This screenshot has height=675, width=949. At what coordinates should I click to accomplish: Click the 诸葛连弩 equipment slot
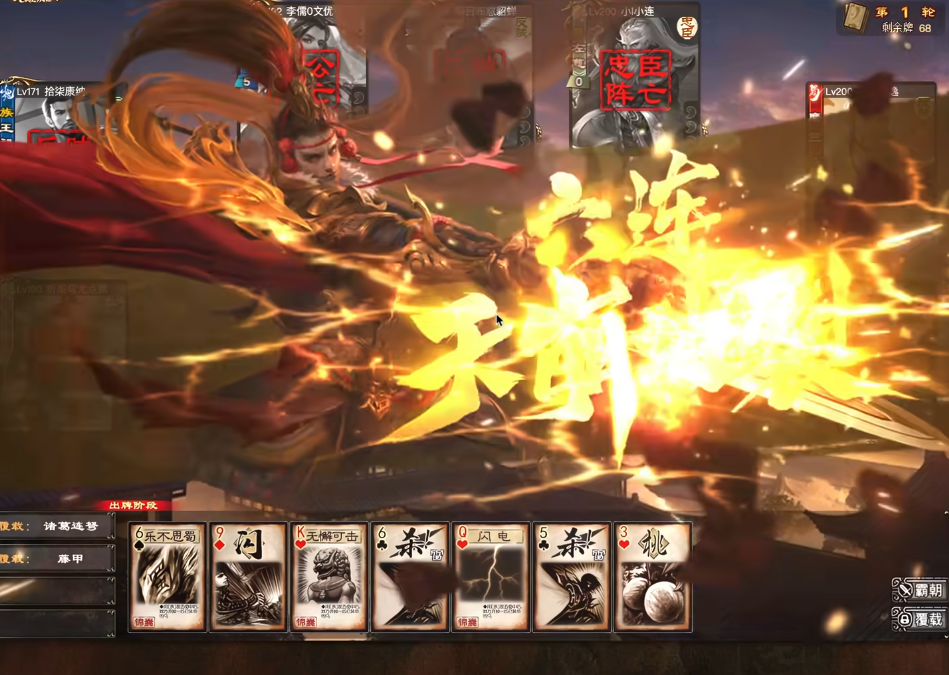58,526
